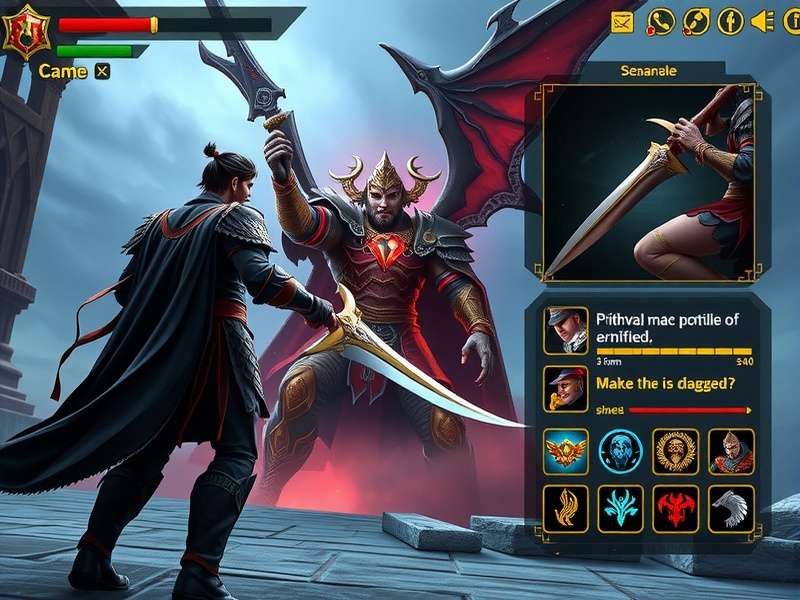The height and width of the screenshot is (600, 800).
Task: Select the grey-capped officer portrait
Action: 565,330
